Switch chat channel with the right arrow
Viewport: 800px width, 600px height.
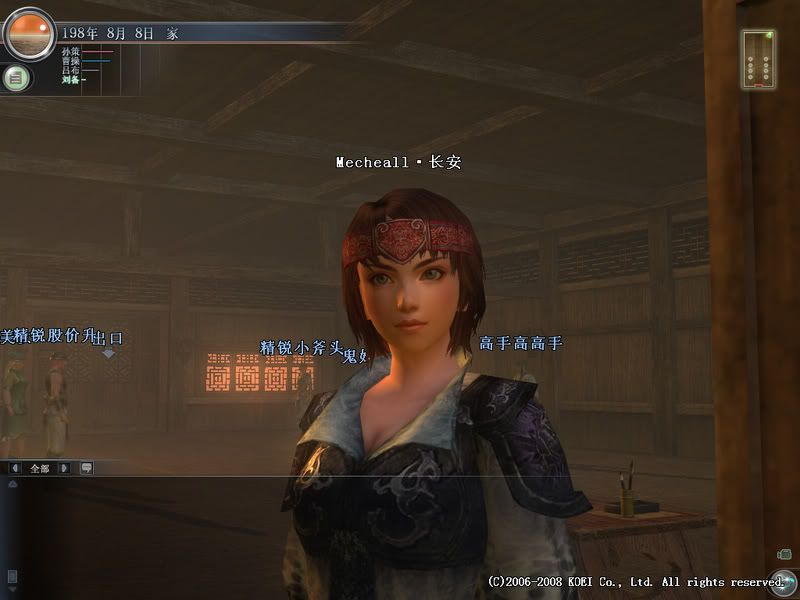coord(64,467)
